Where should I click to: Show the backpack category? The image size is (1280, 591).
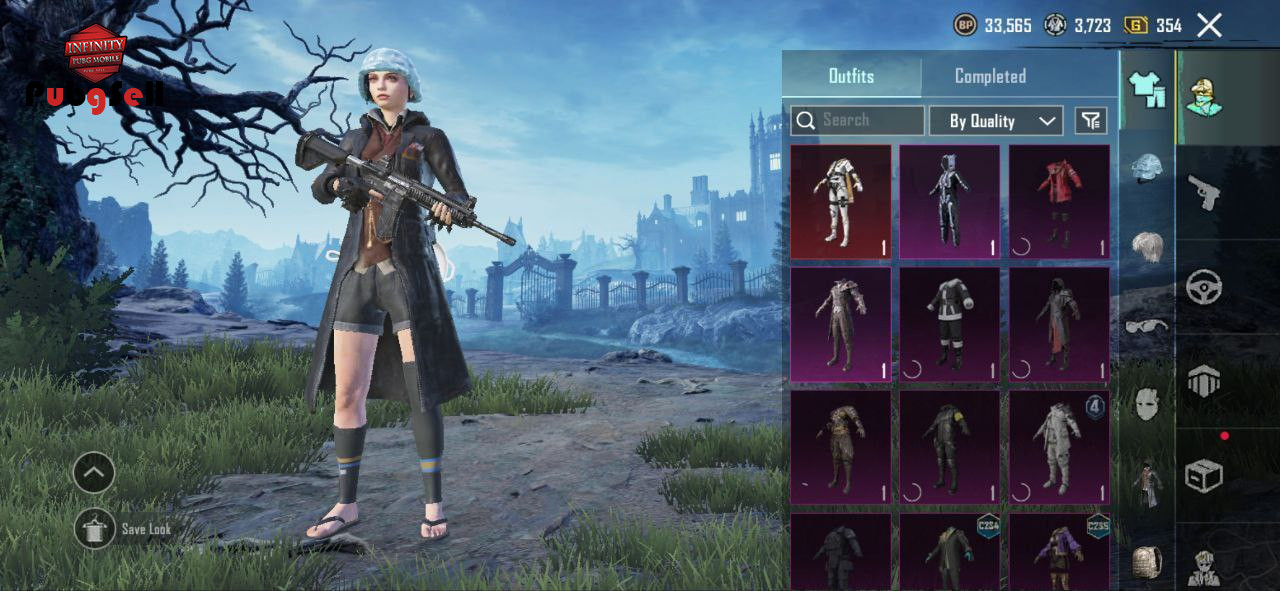[x=1147, y=562]
